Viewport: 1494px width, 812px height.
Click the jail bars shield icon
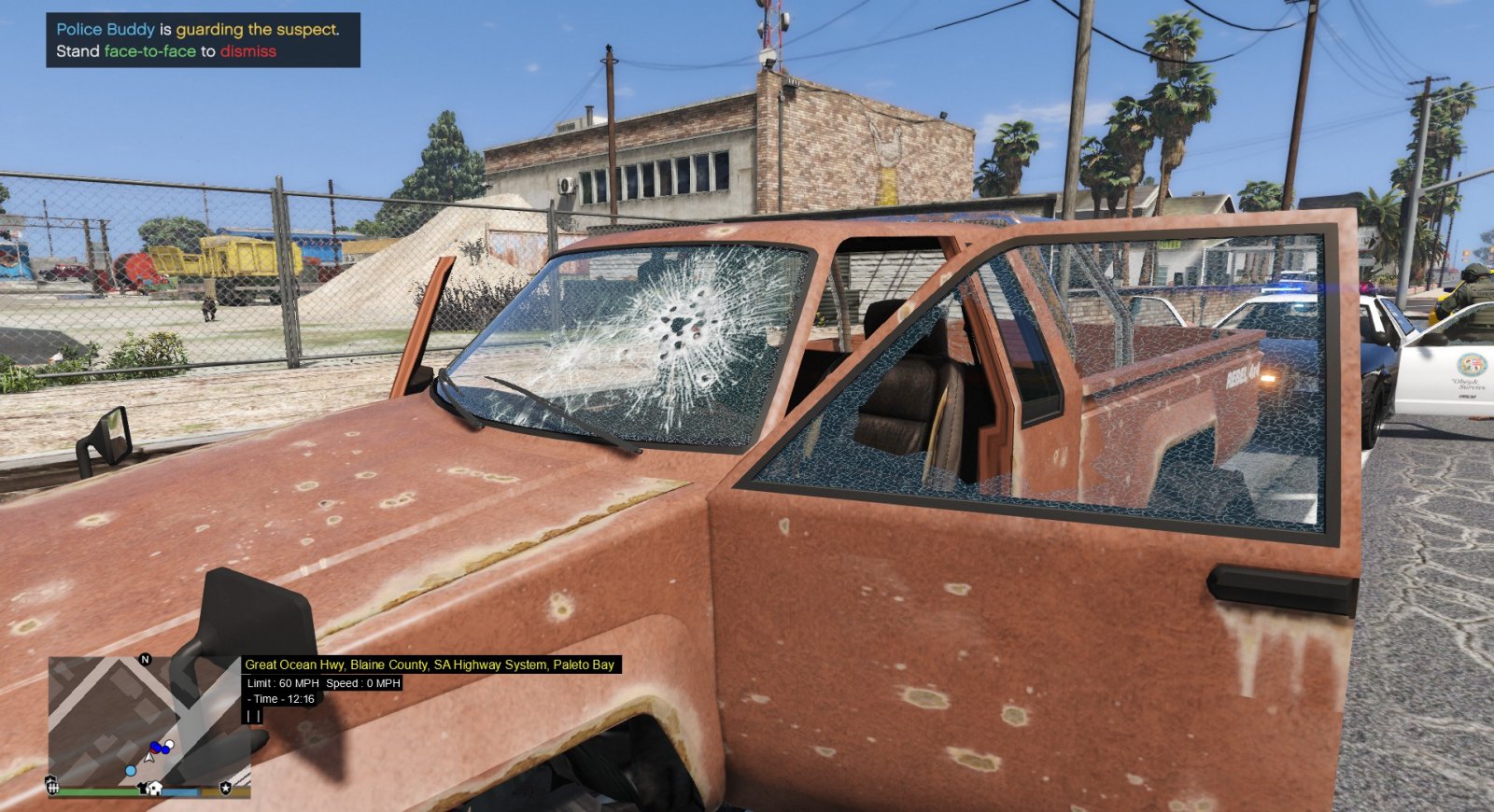click(53, 788)
